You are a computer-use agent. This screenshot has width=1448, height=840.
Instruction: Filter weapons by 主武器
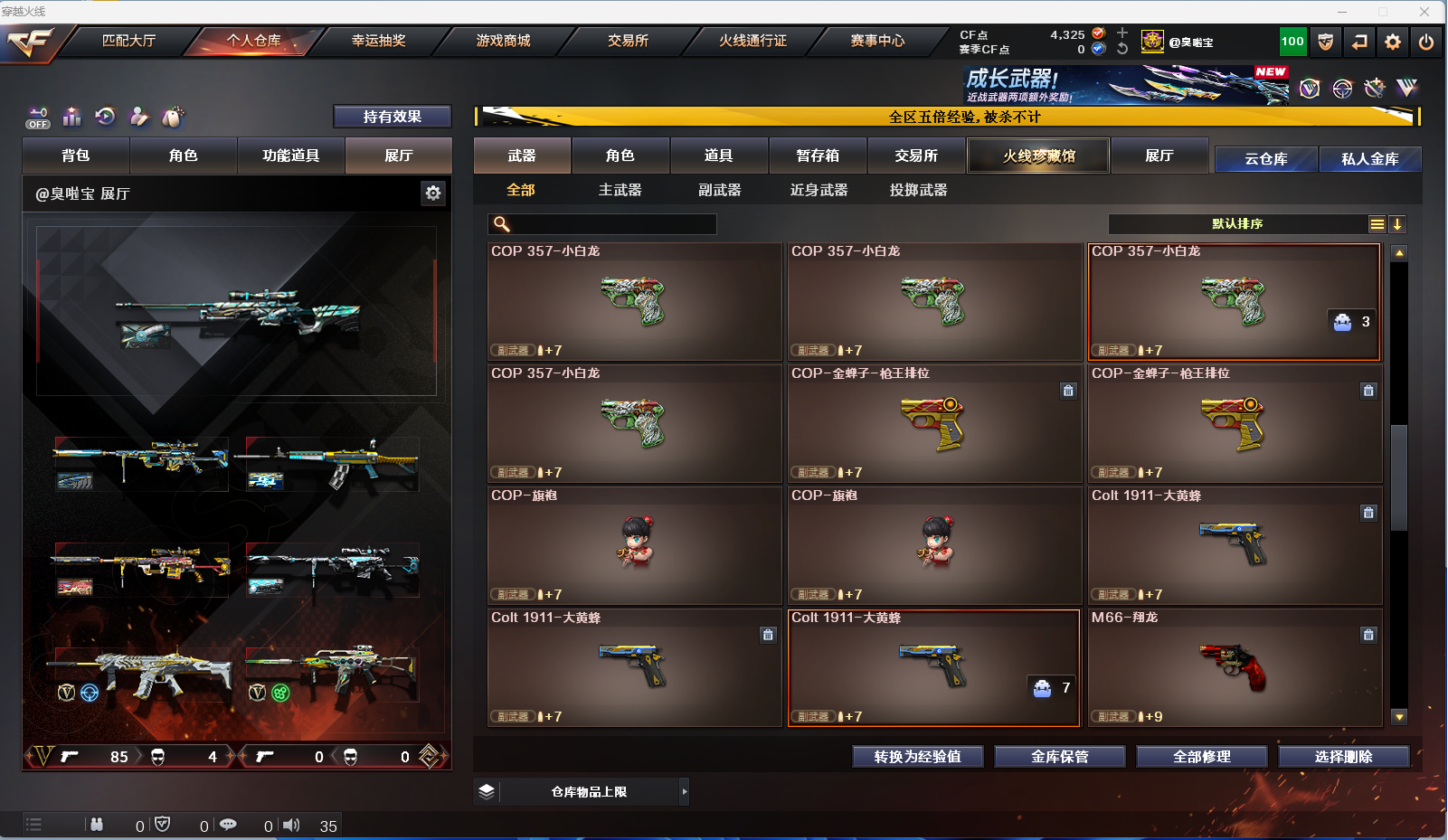[620, 190]
